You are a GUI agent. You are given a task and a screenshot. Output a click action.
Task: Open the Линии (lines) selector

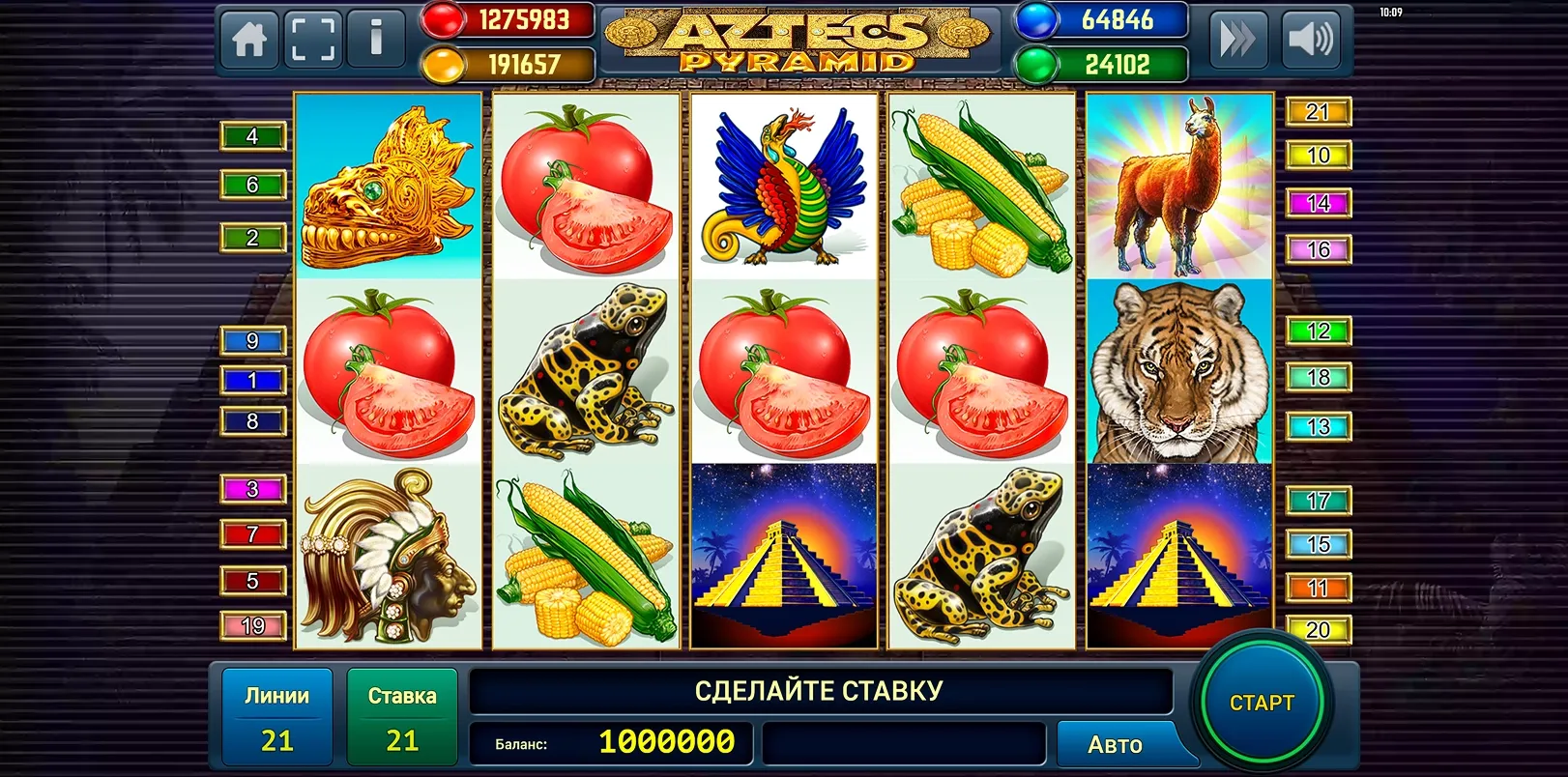(277, 715)
